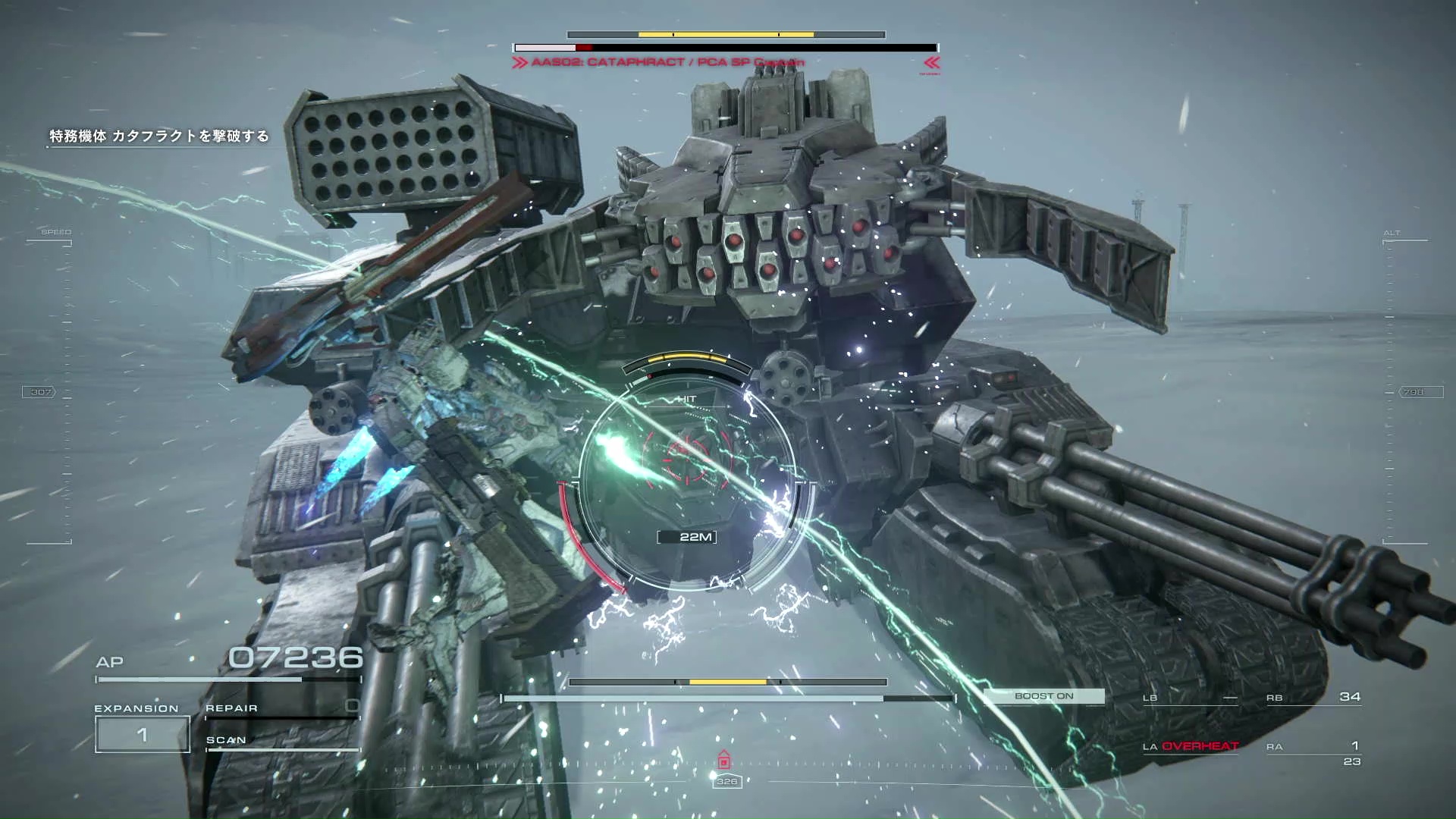Select the Expansion slot box
Image resolution: width=1456 pixels, height=819 pixels.
(142, 734)
